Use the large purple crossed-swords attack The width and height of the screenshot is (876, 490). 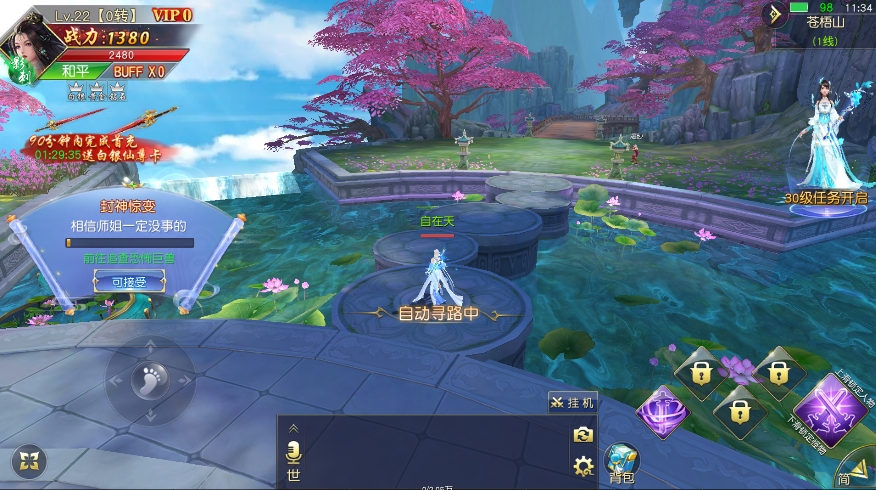coord(826,408)
